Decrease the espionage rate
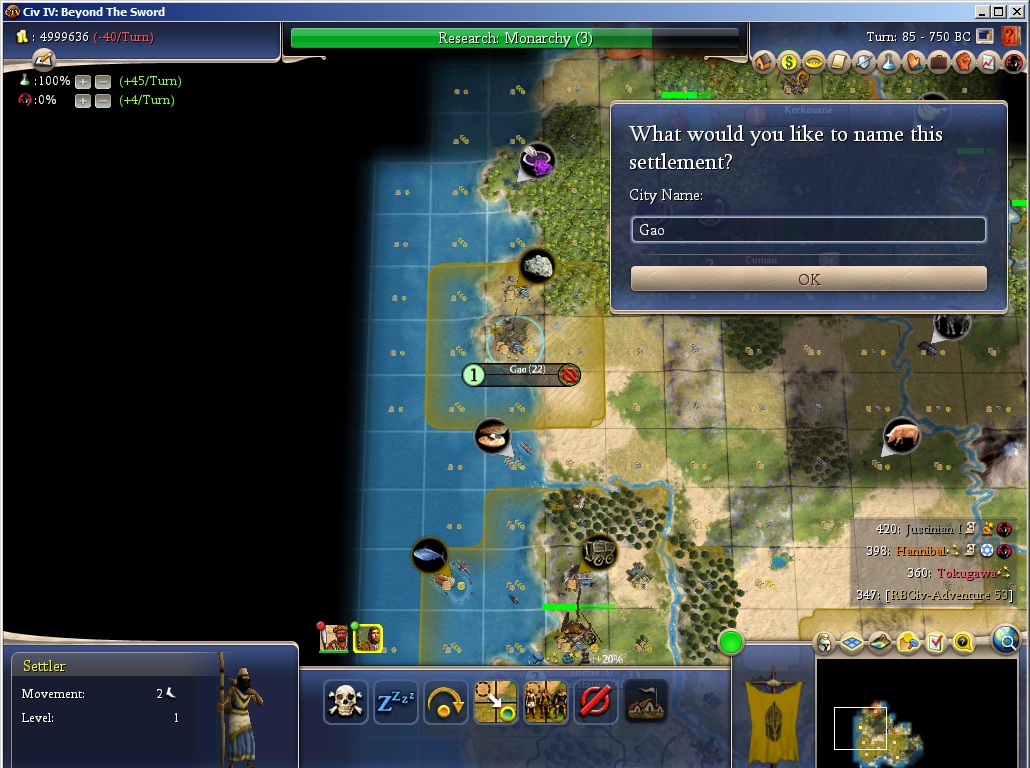1030x768 pixels. click(102, 100)
